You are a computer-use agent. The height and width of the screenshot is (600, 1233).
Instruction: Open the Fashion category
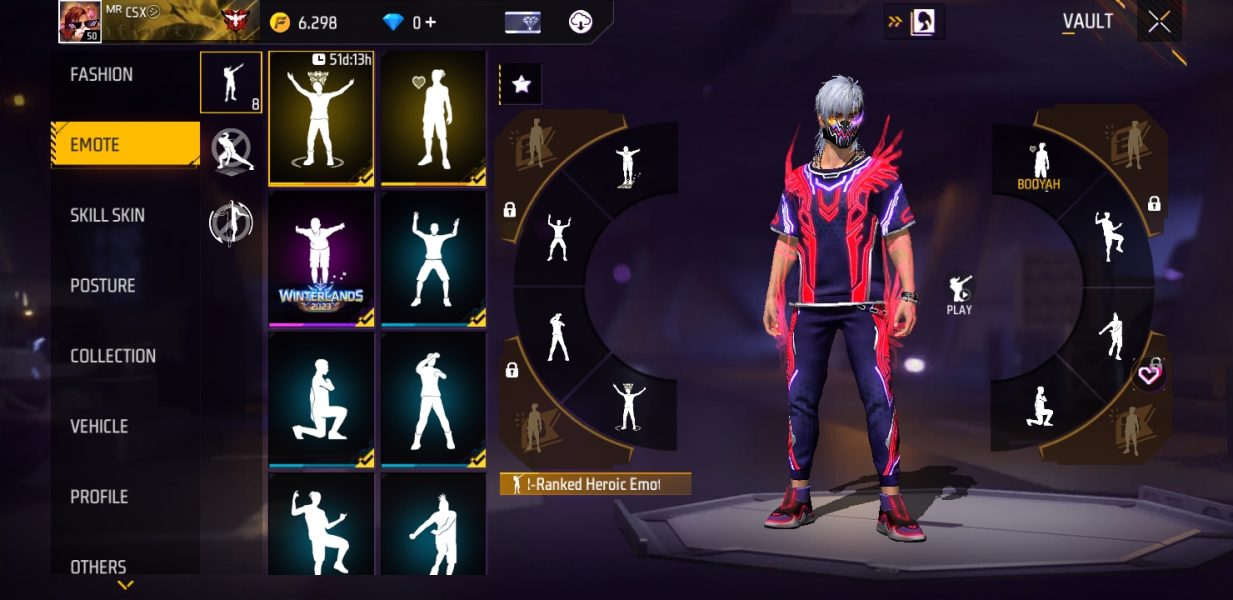[101, 75]
